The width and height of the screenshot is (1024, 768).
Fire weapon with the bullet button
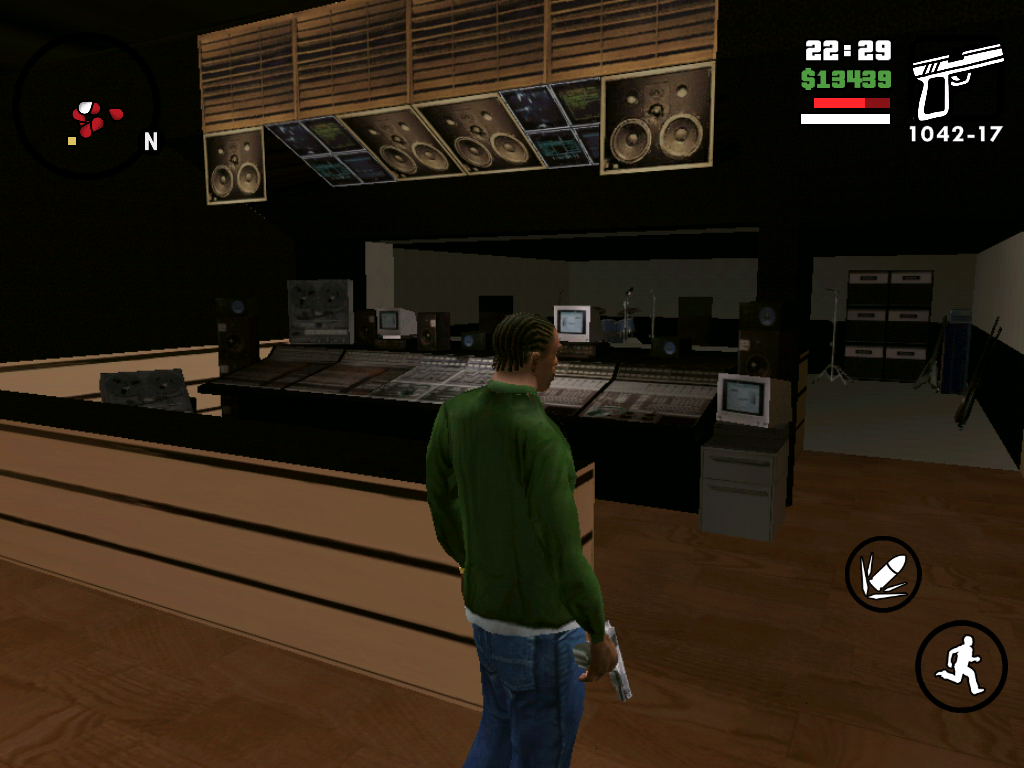(882, 574)
